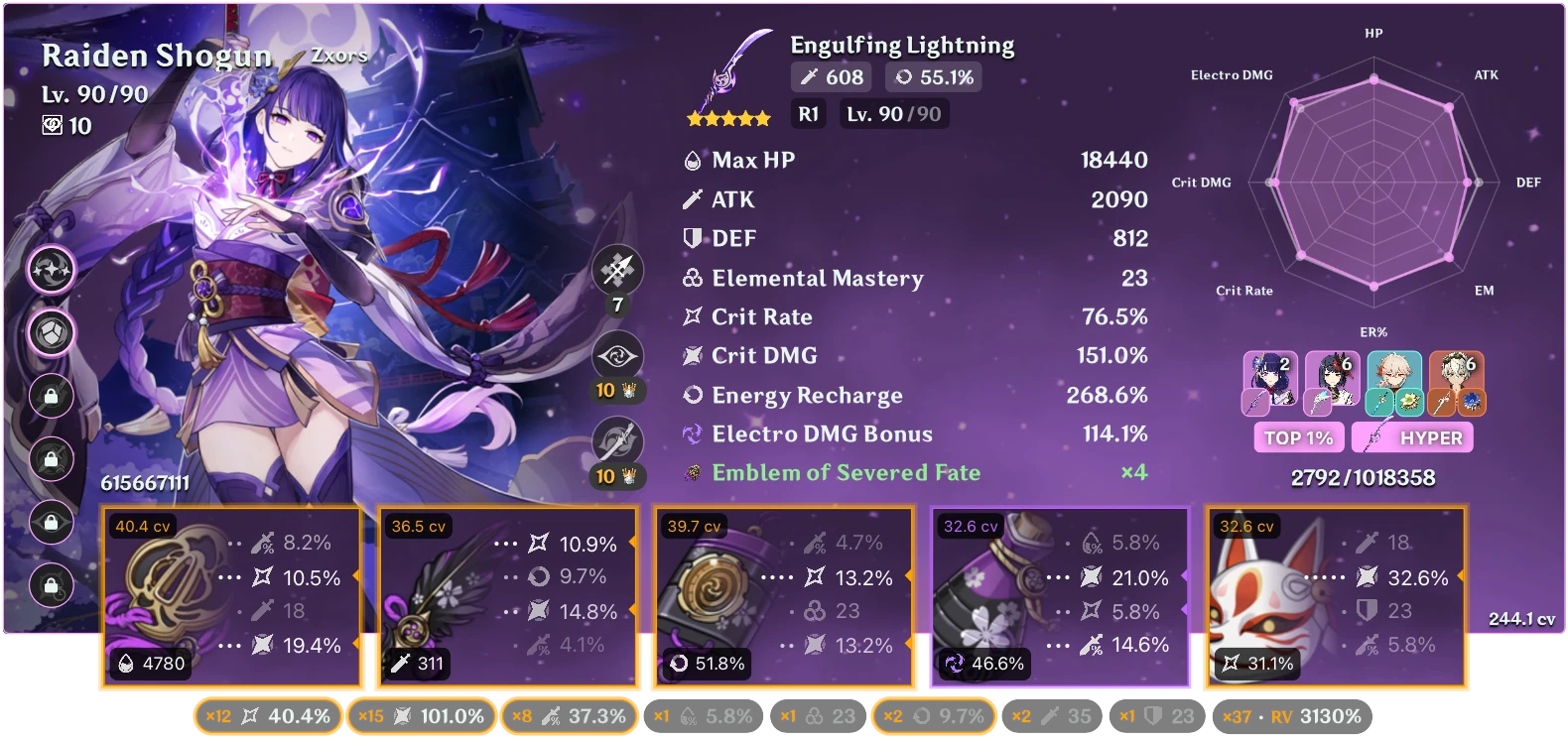Select the elemental burst talent icon

[x=617, y=439]
